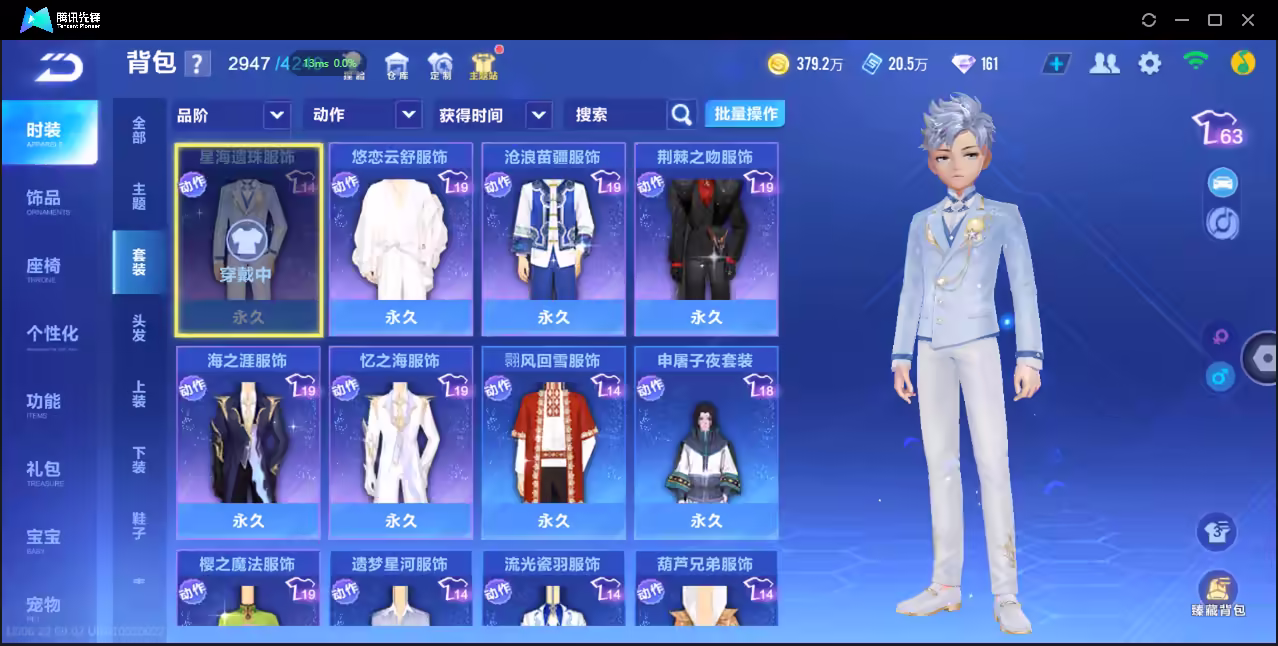Choose the 全部 sub-tab
Viewport: 1278px width, 646px height.
point(139,130)
